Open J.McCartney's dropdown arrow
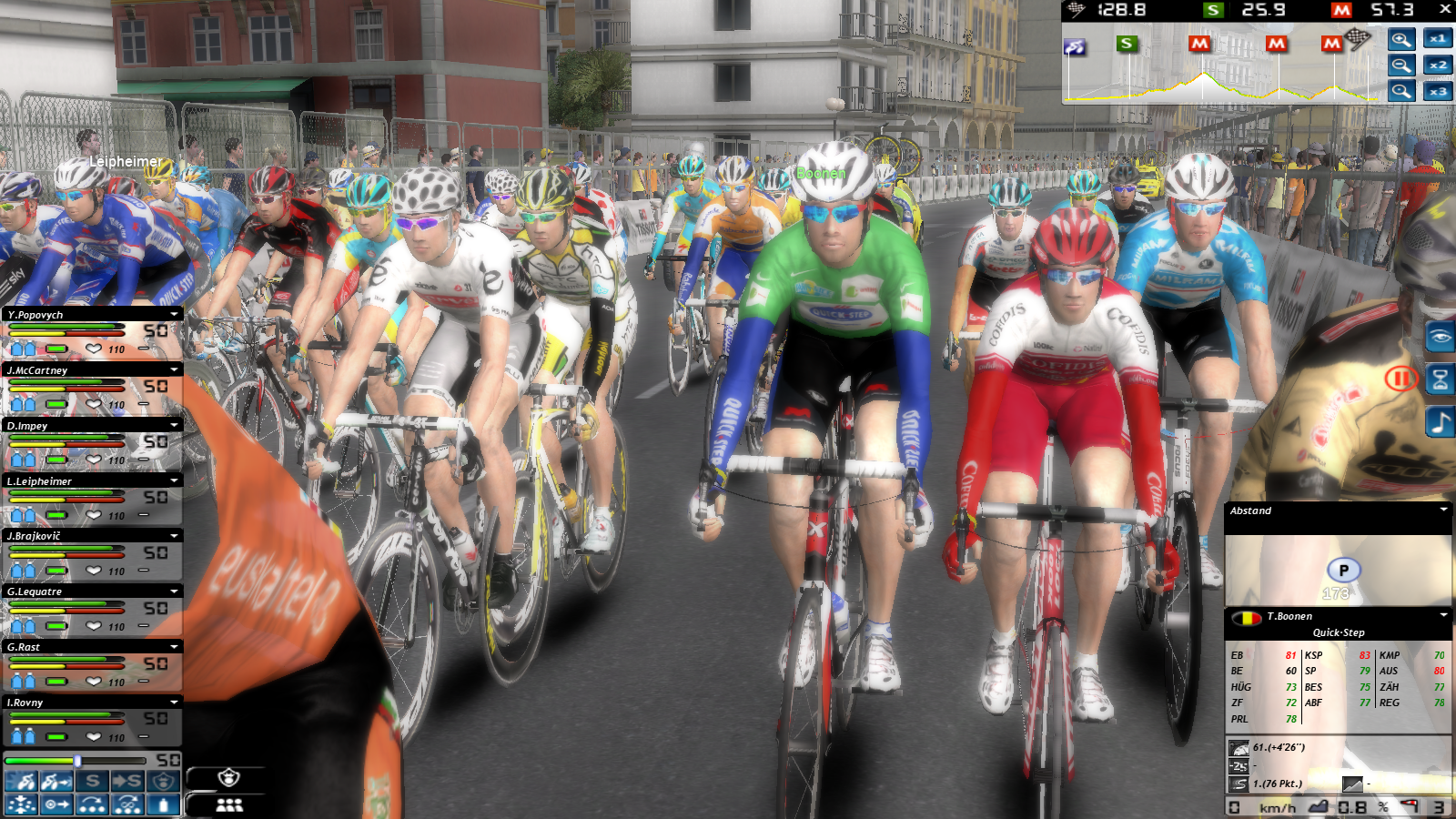Viewport: 1456px width, 819px height. 174,370
